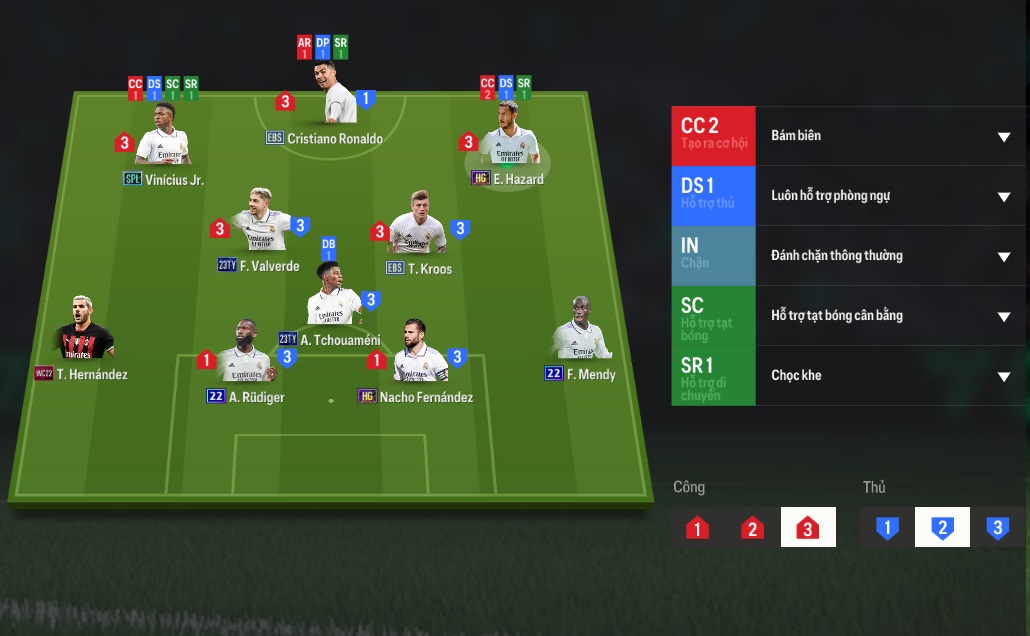This screenshot has height=636, width=1030.
Task: Expand the SR 1 Chọc khe dropdown
Action: 1003,376
